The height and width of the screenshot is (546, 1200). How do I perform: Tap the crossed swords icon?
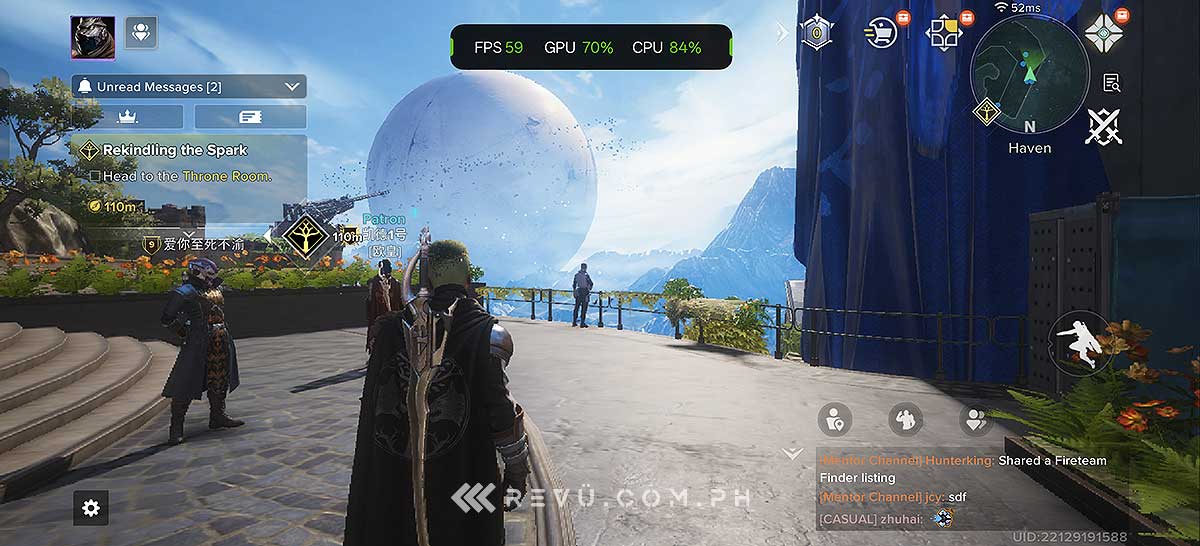tap(1103, 127)
